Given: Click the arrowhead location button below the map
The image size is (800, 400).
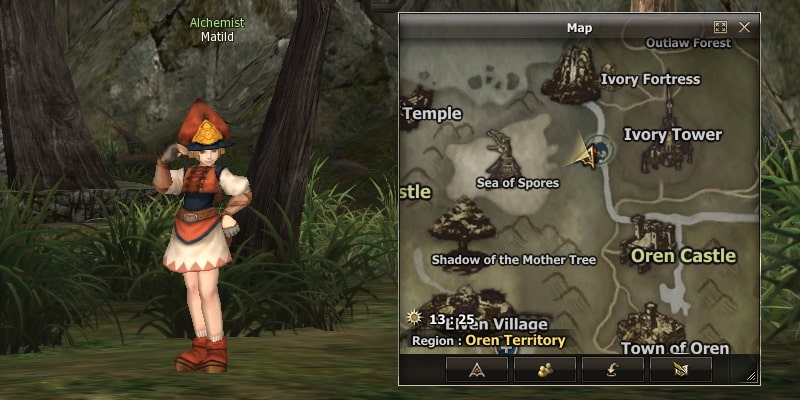Looking at the screenshot, I should point(477,369).
